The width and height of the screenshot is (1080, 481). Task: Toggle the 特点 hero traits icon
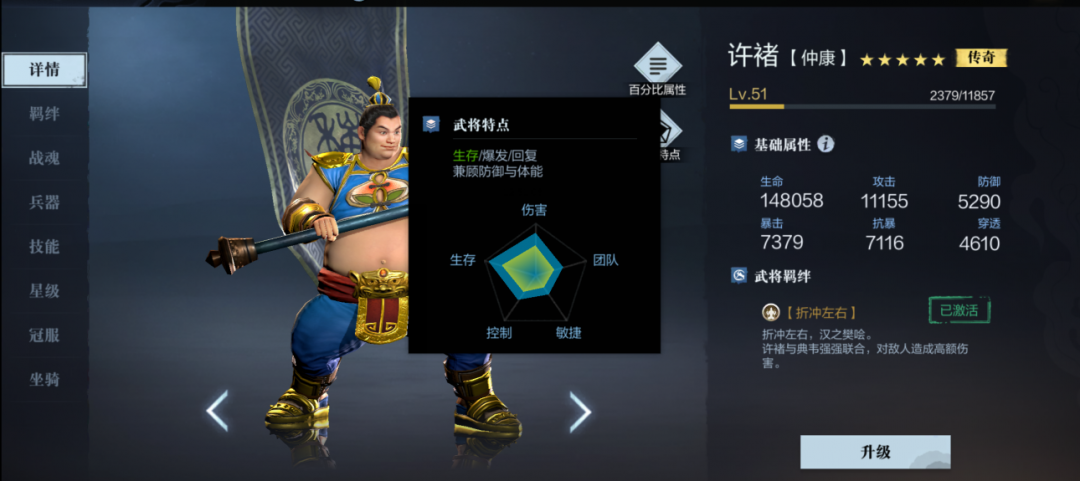pyautogui.click(x=668, y=133)
